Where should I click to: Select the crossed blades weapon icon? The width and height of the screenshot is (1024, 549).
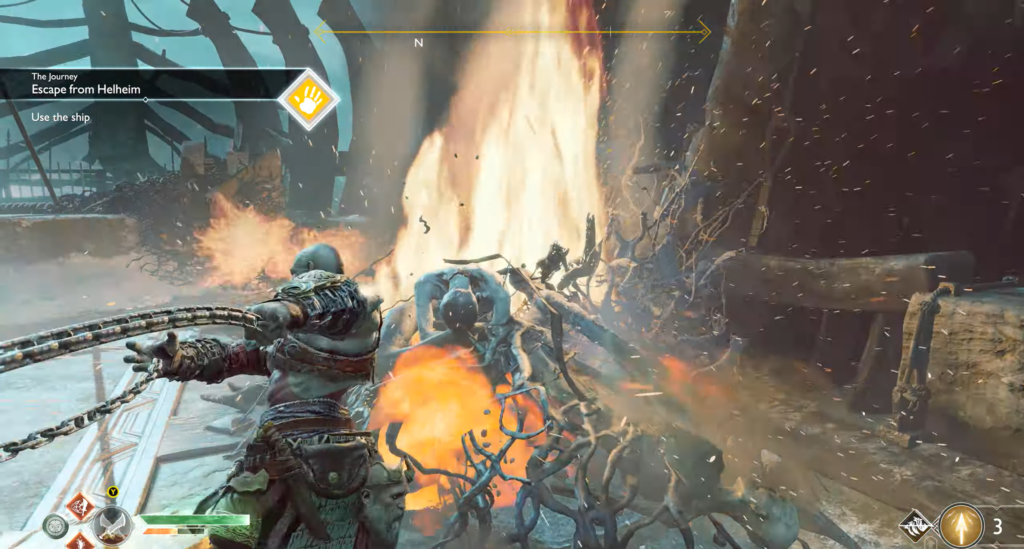111,525
